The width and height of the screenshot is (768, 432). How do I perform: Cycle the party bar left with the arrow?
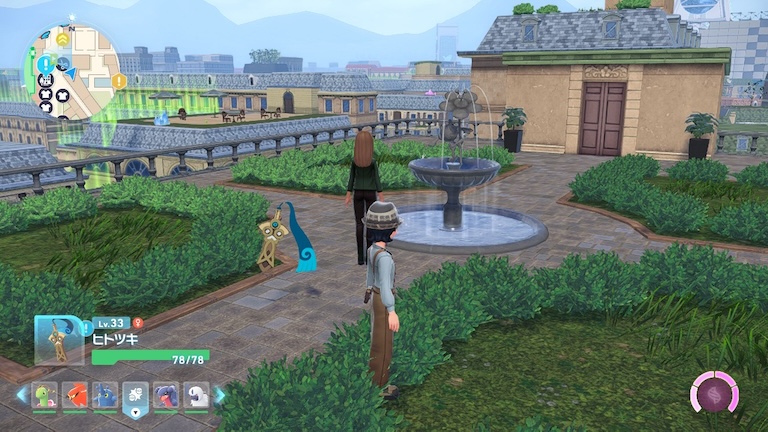(21, 396)
